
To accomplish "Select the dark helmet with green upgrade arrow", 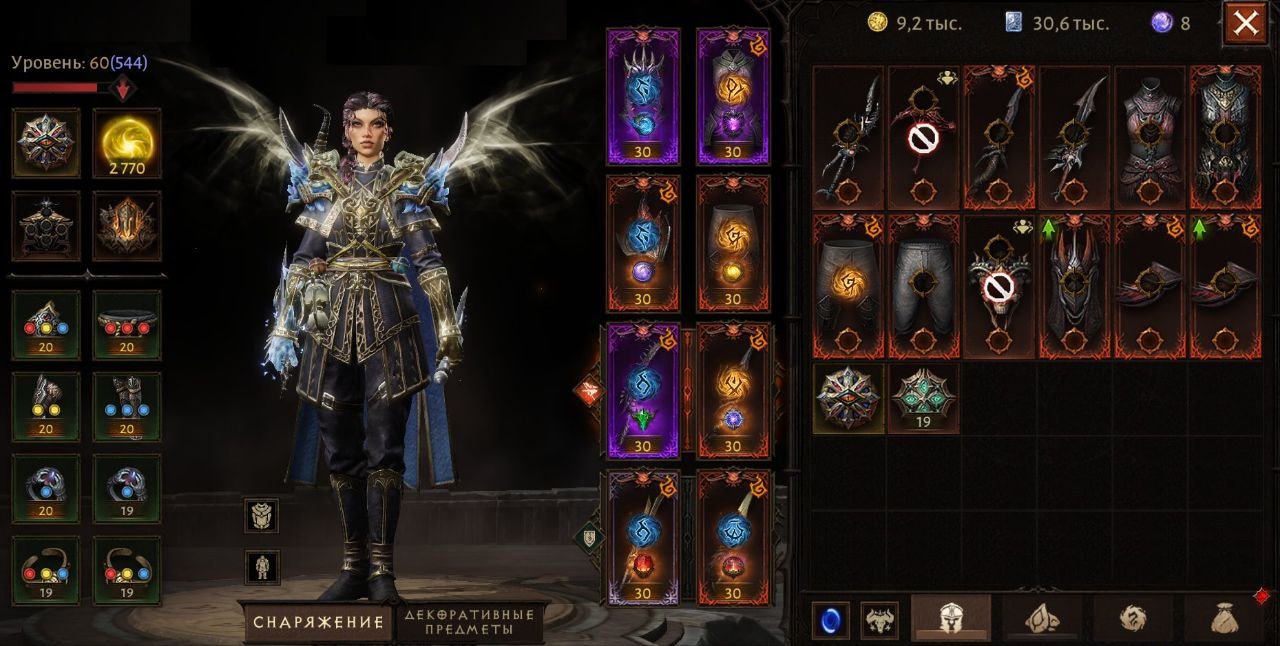I will point(1074,285).
